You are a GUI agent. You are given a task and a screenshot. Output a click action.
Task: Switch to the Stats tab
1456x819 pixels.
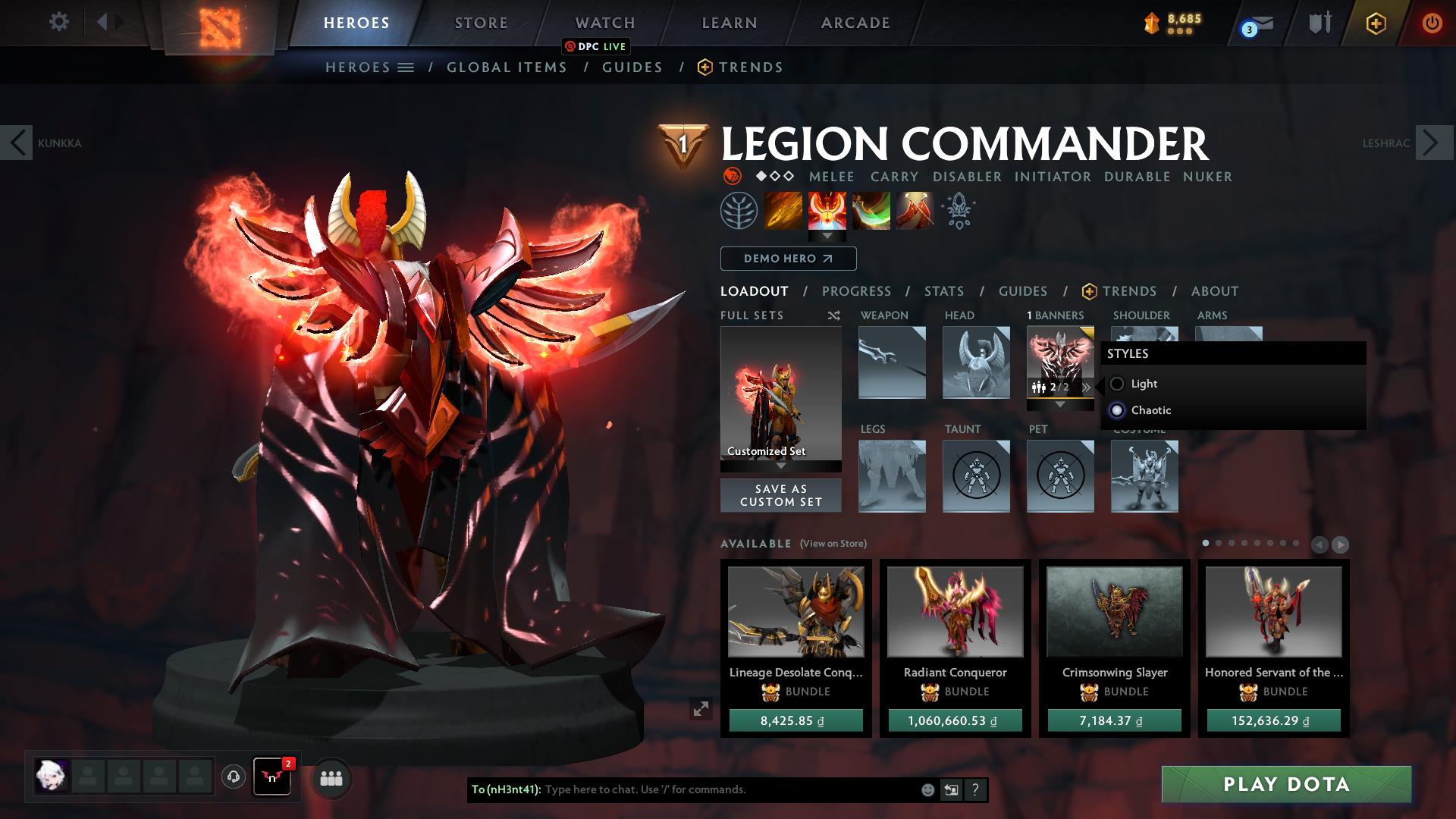coord(943,290)
